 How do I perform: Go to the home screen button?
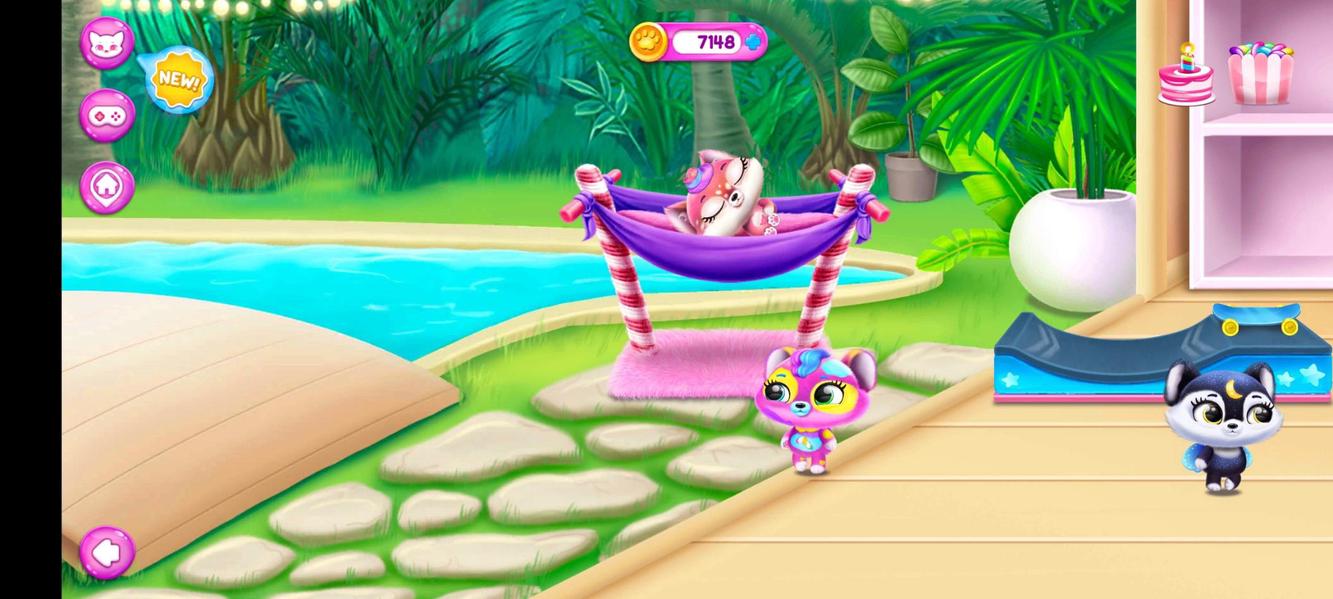107,186
